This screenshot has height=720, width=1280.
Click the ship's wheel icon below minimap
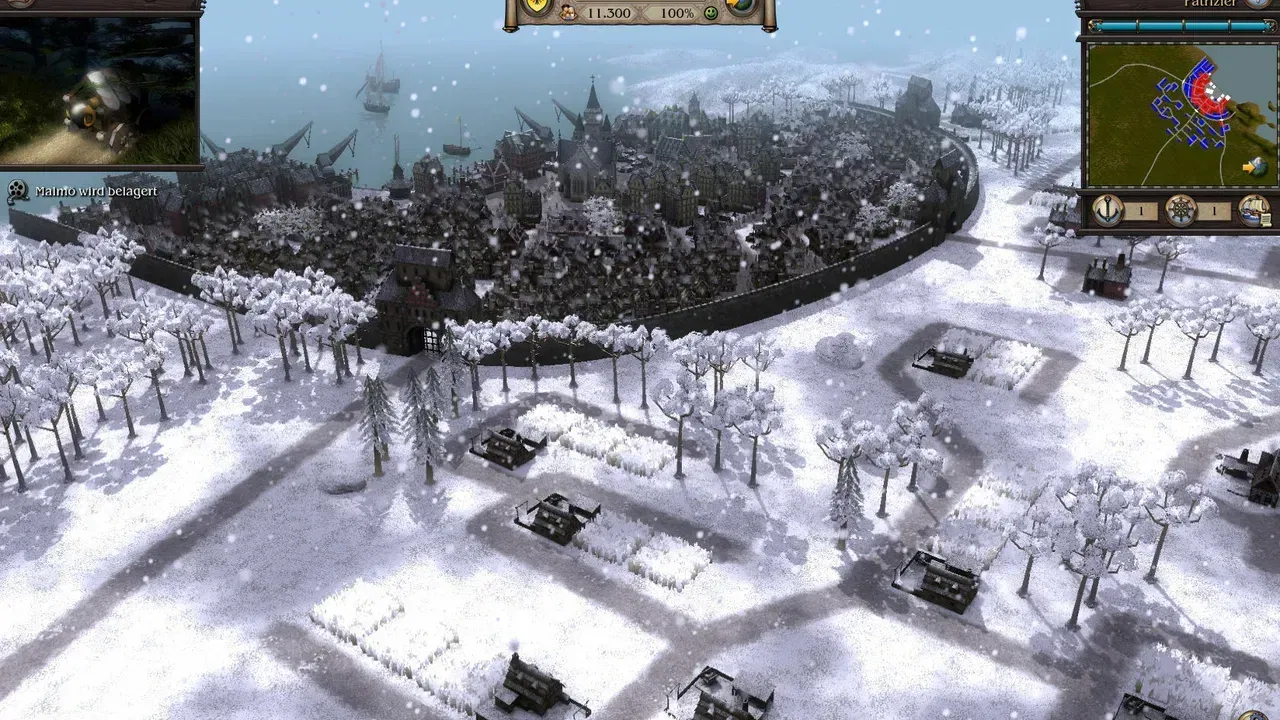point(1180,211)
